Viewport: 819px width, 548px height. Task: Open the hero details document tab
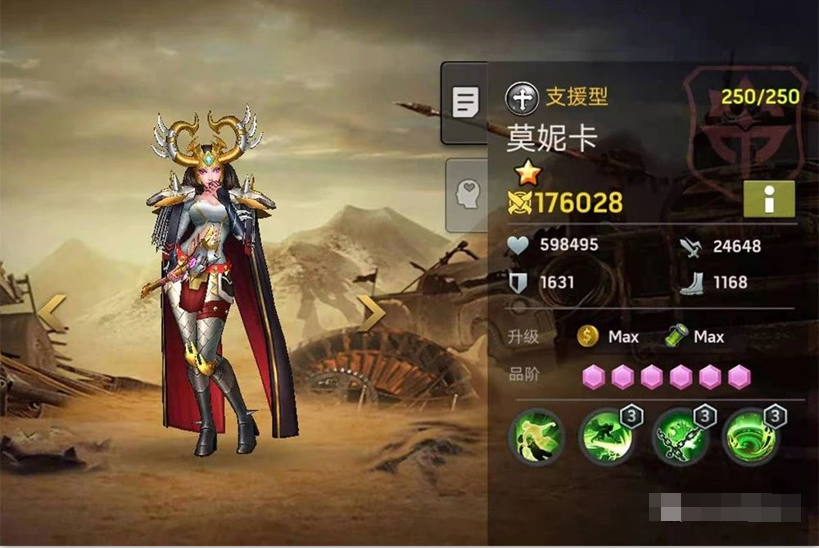pos(465,102)
